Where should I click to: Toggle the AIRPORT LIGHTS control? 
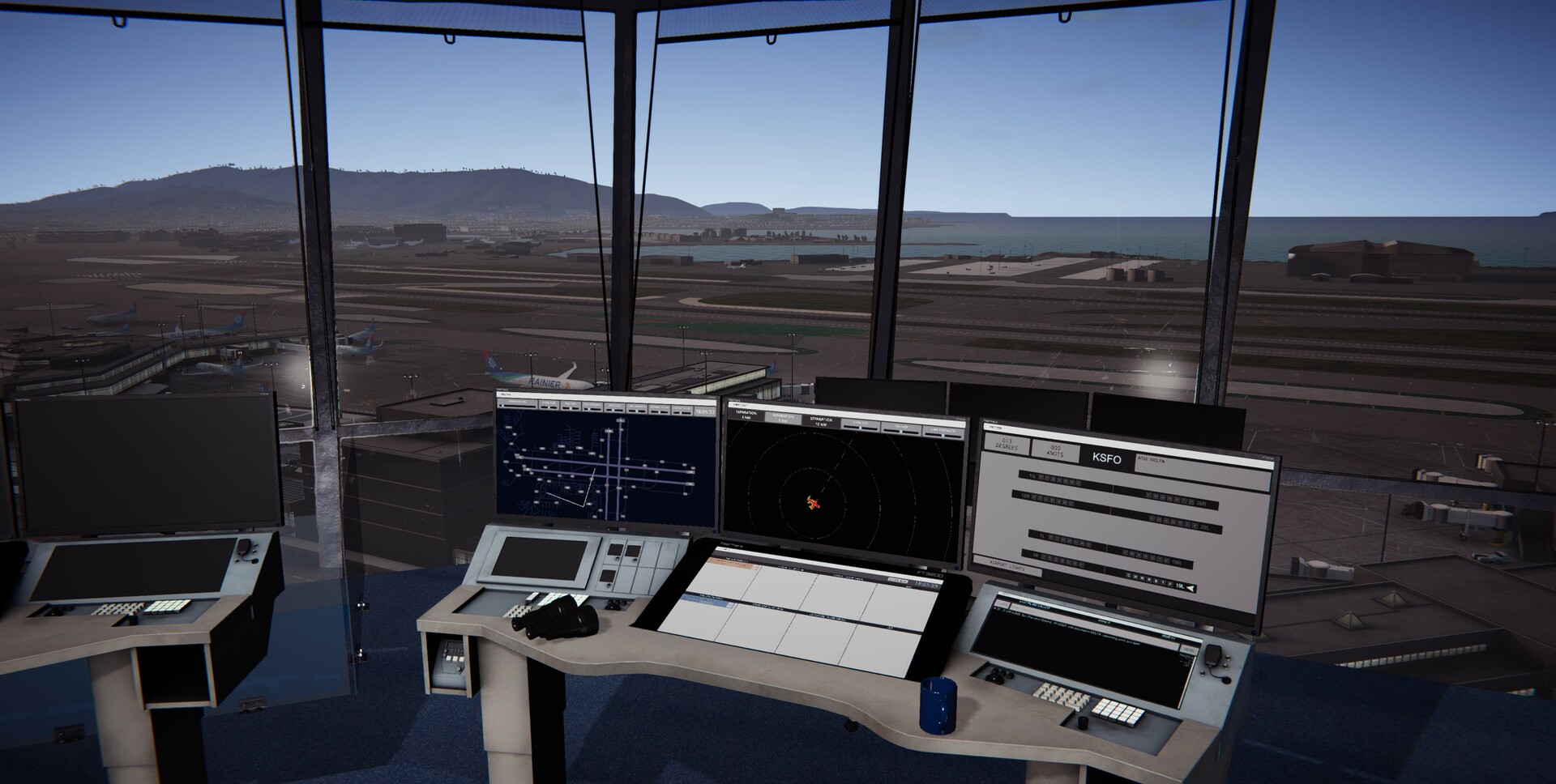(1007, 565)
